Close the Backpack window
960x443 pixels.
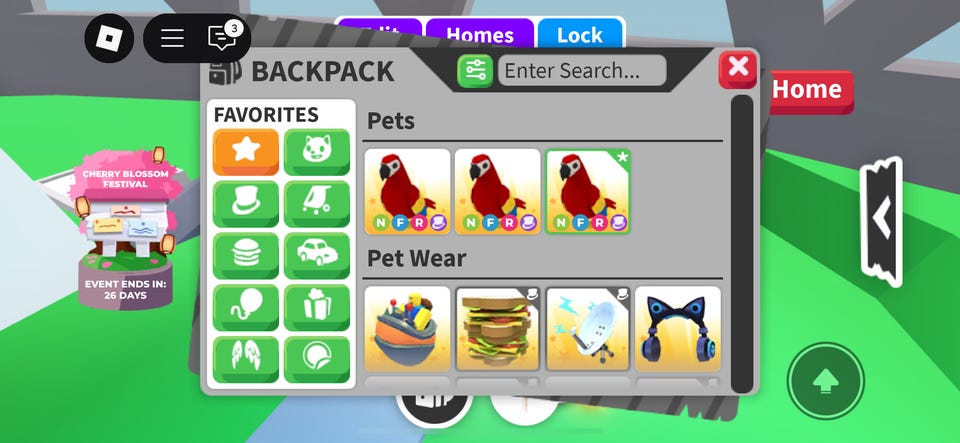pos(738,68)
